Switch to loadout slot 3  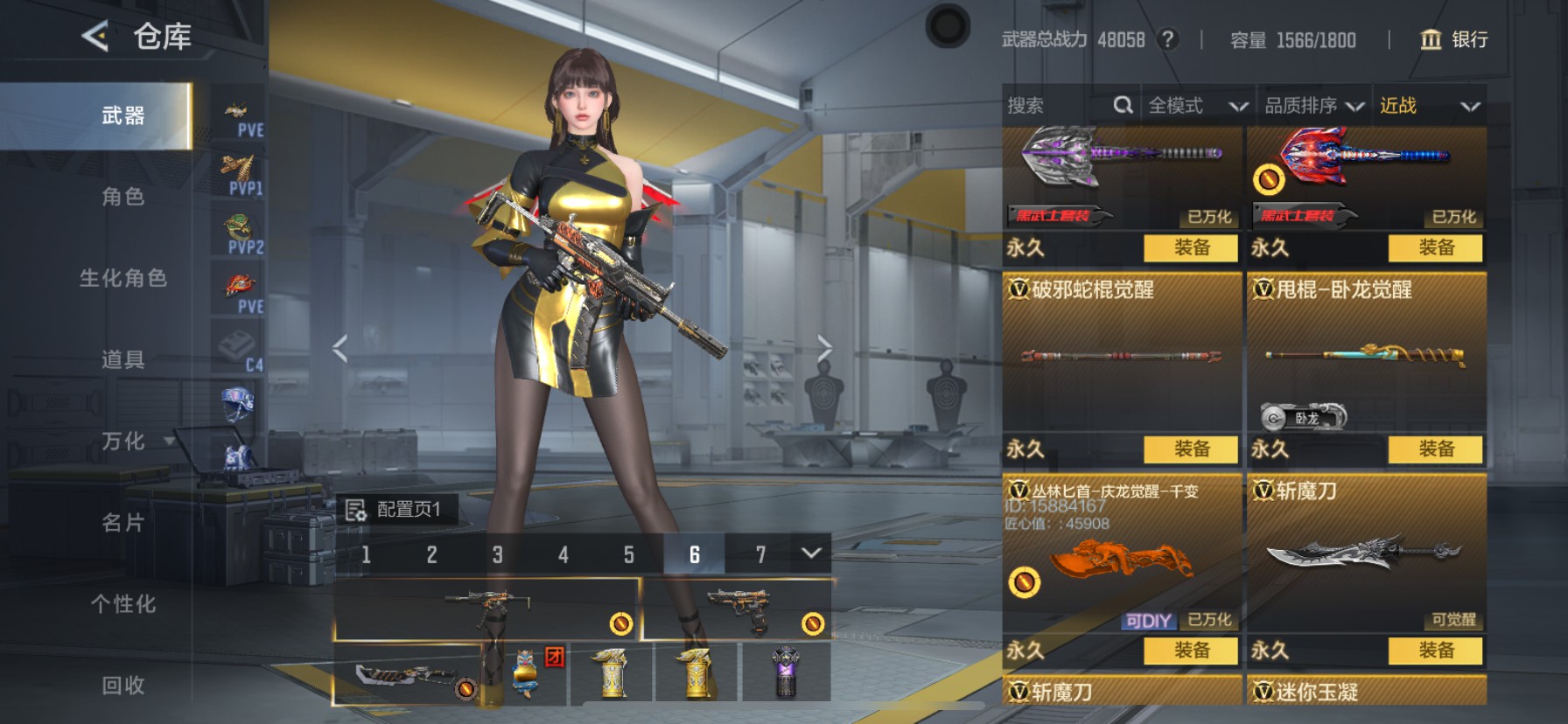(497, 554)
